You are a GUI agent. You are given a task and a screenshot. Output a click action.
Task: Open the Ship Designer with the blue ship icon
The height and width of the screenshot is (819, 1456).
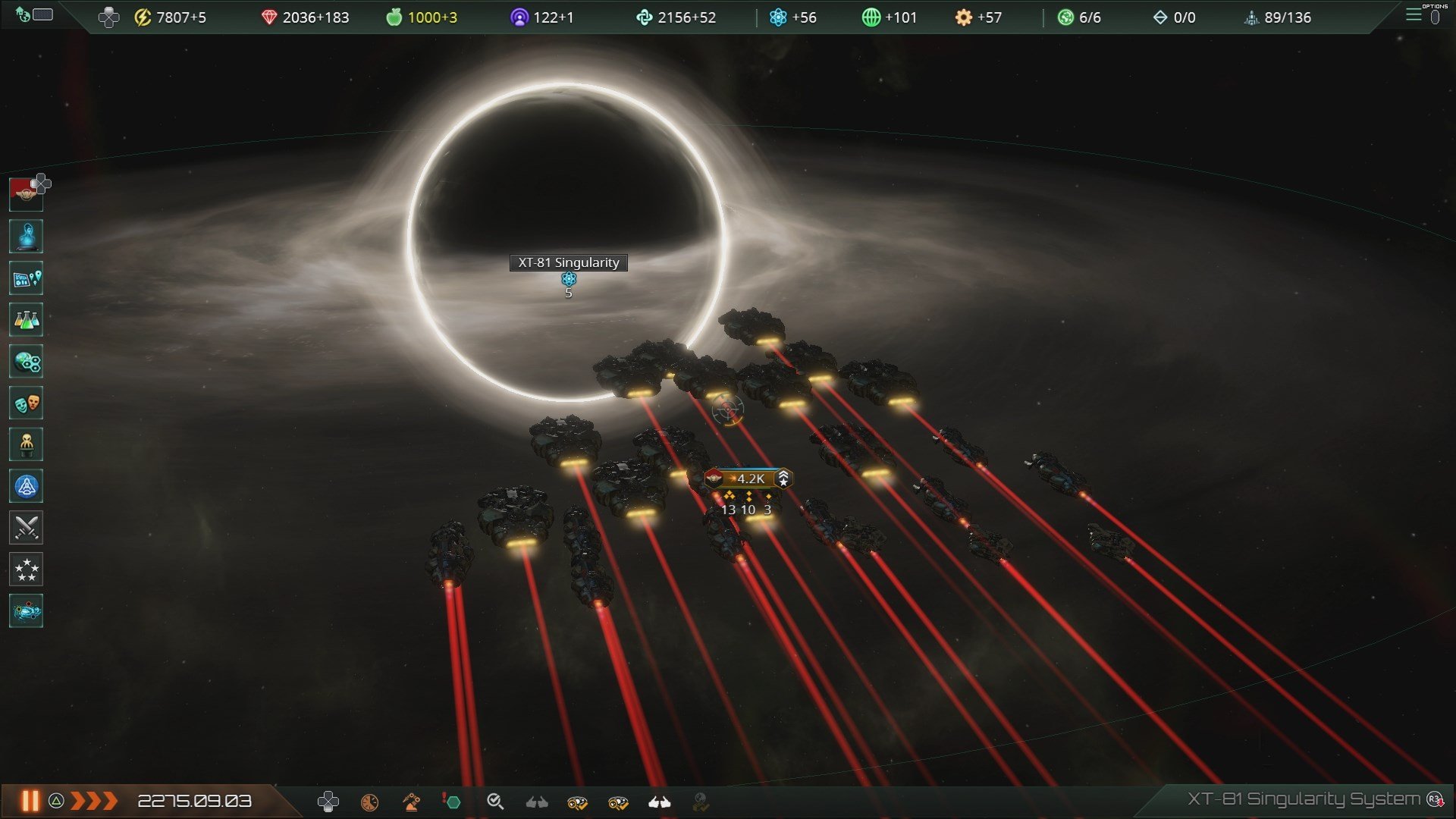[26, 485]
